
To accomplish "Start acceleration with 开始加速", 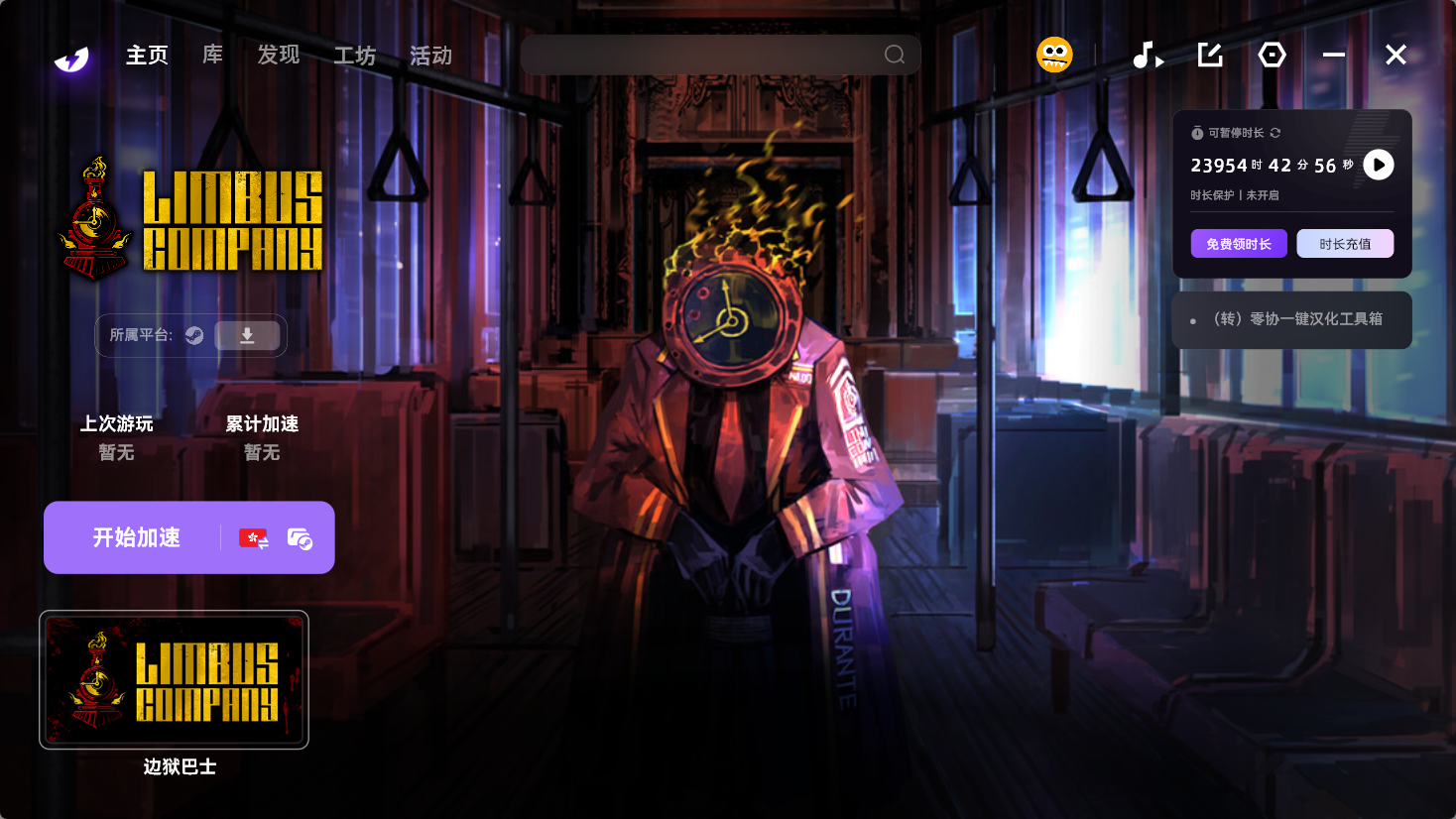I will click(136, 537).
